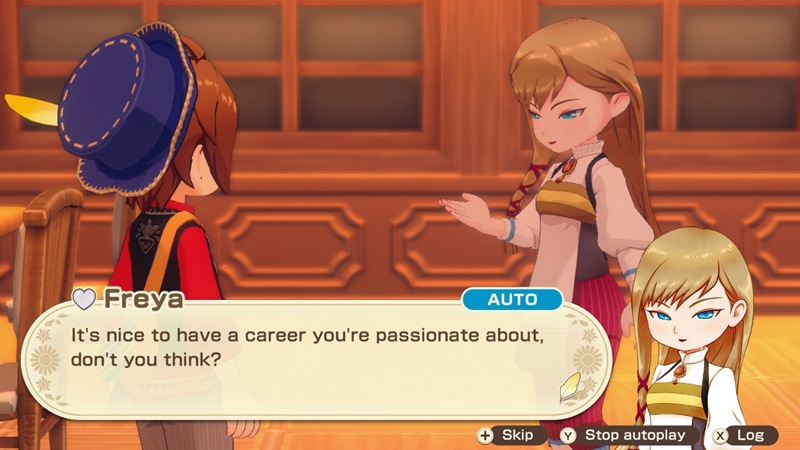Open the dialogue Log
Screen dimensions: 800x450
pos(741,435)
